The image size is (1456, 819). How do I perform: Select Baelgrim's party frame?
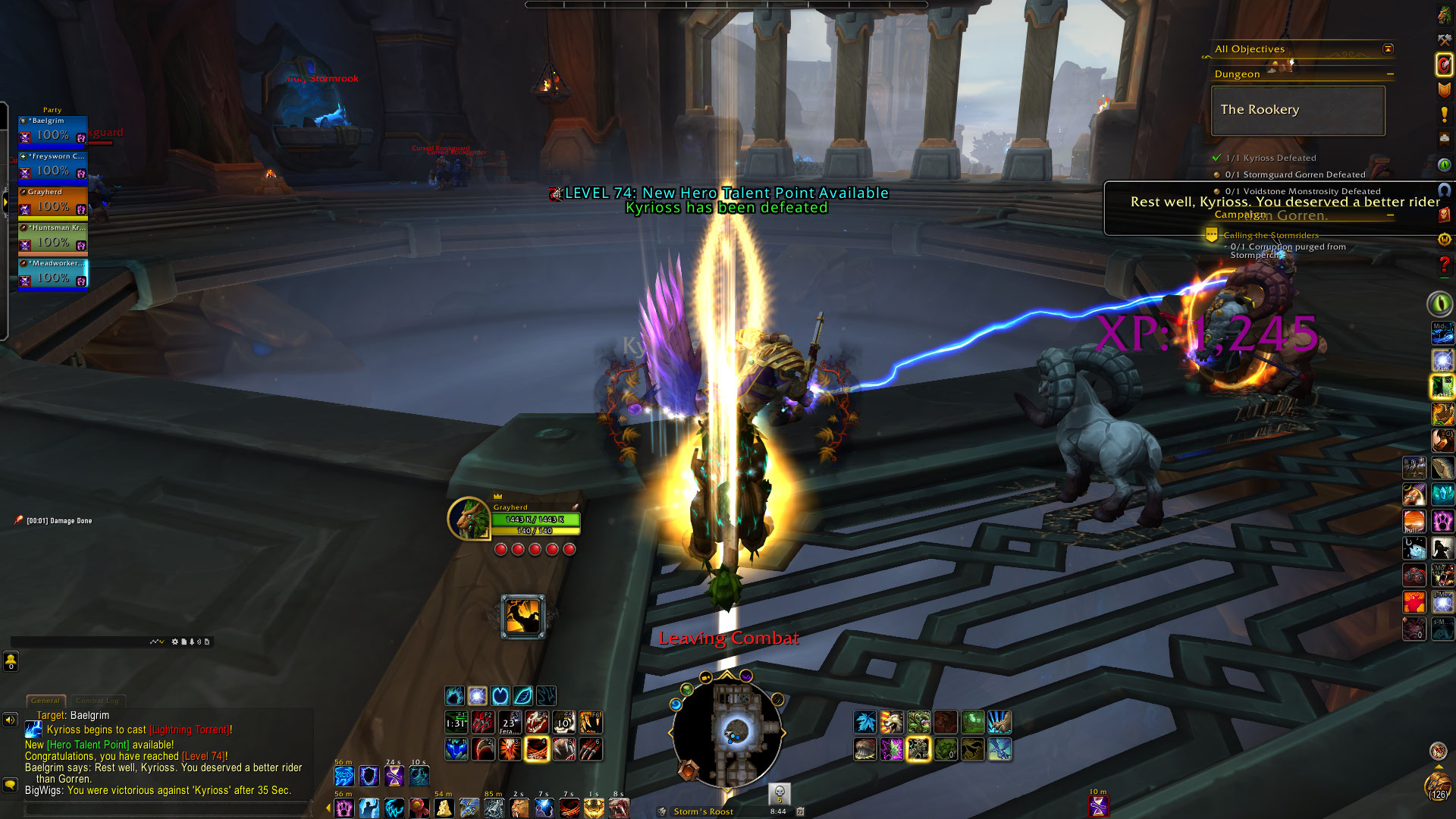point(52,130)
